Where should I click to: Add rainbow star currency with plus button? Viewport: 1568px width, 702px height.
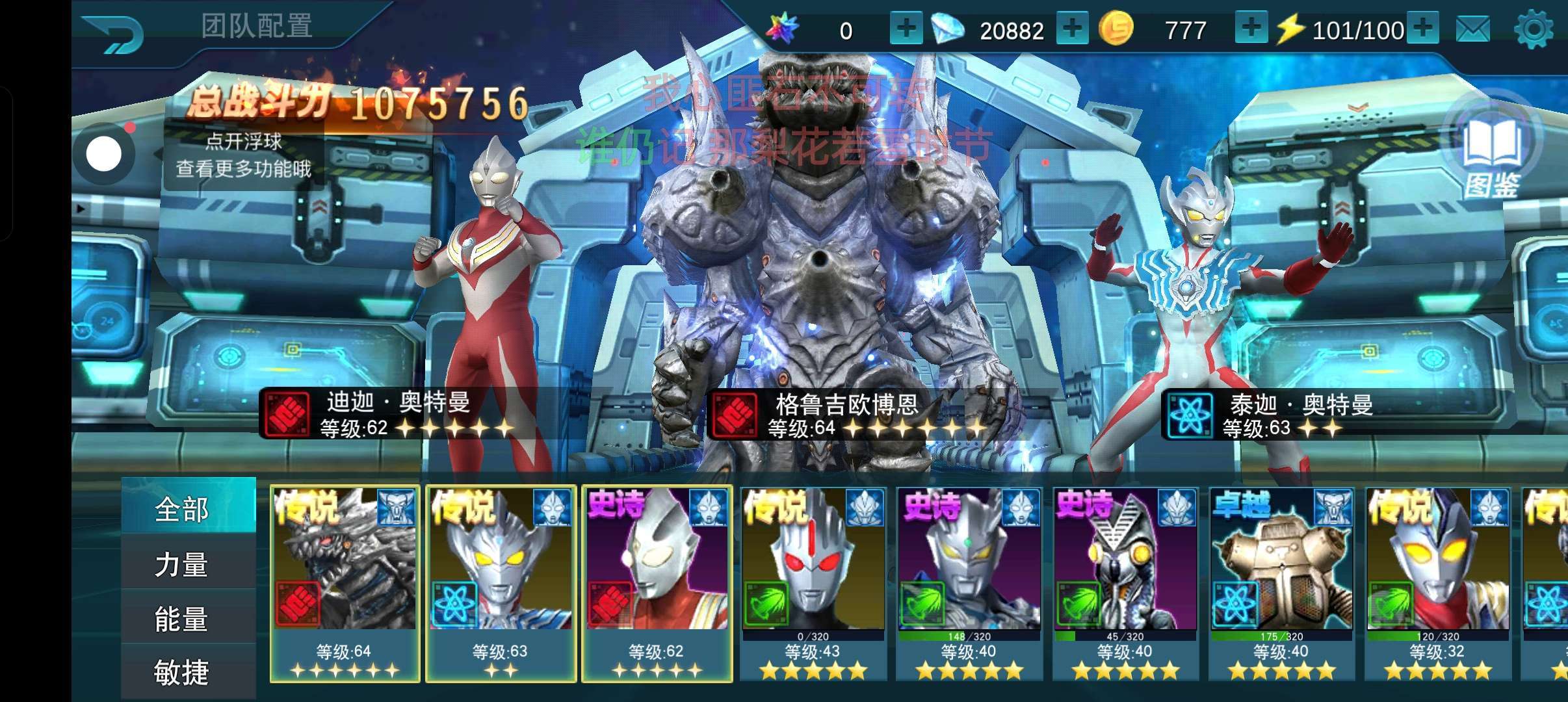point(906,29)
